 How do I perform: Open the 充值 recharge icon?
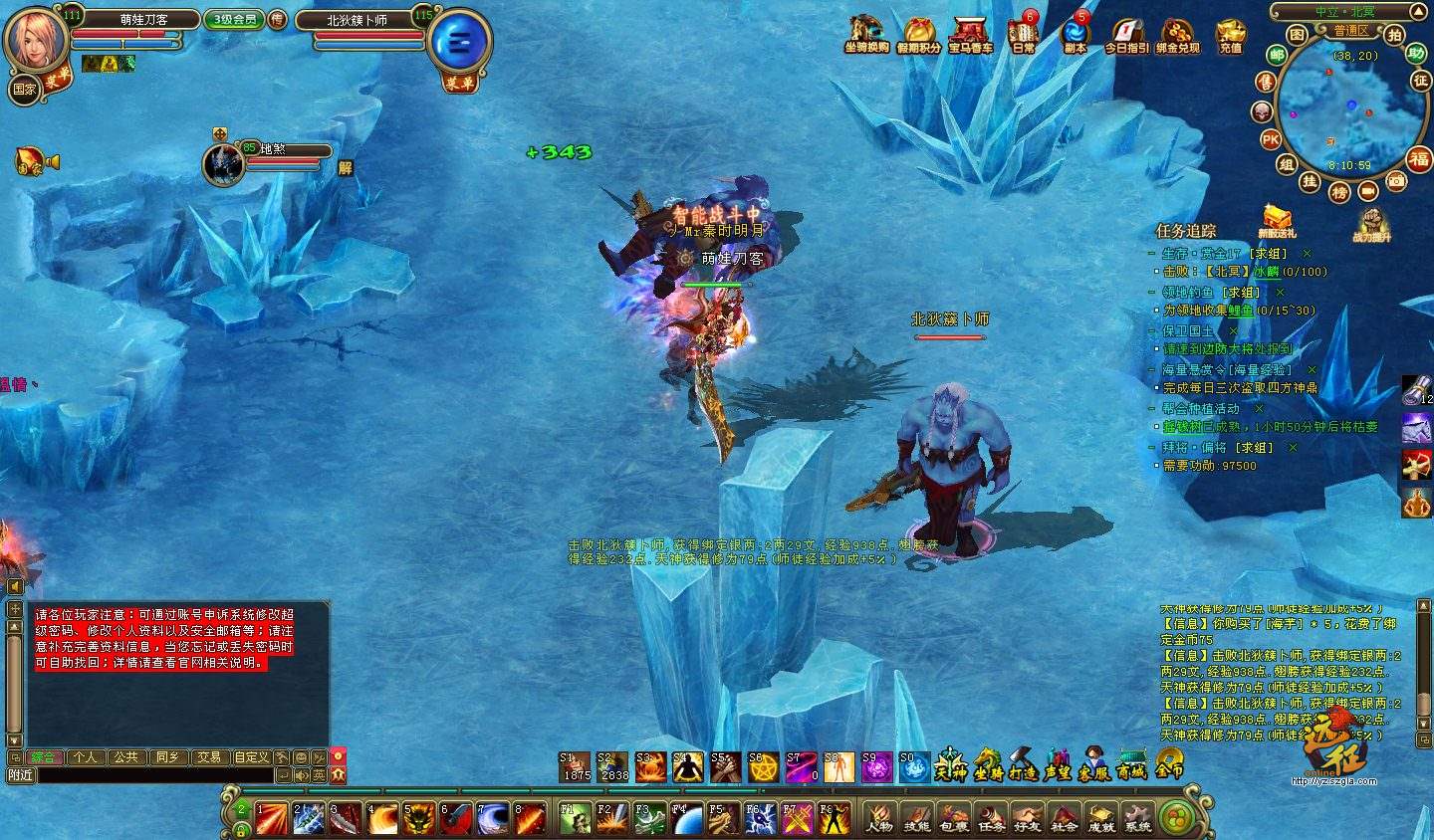1231,34
